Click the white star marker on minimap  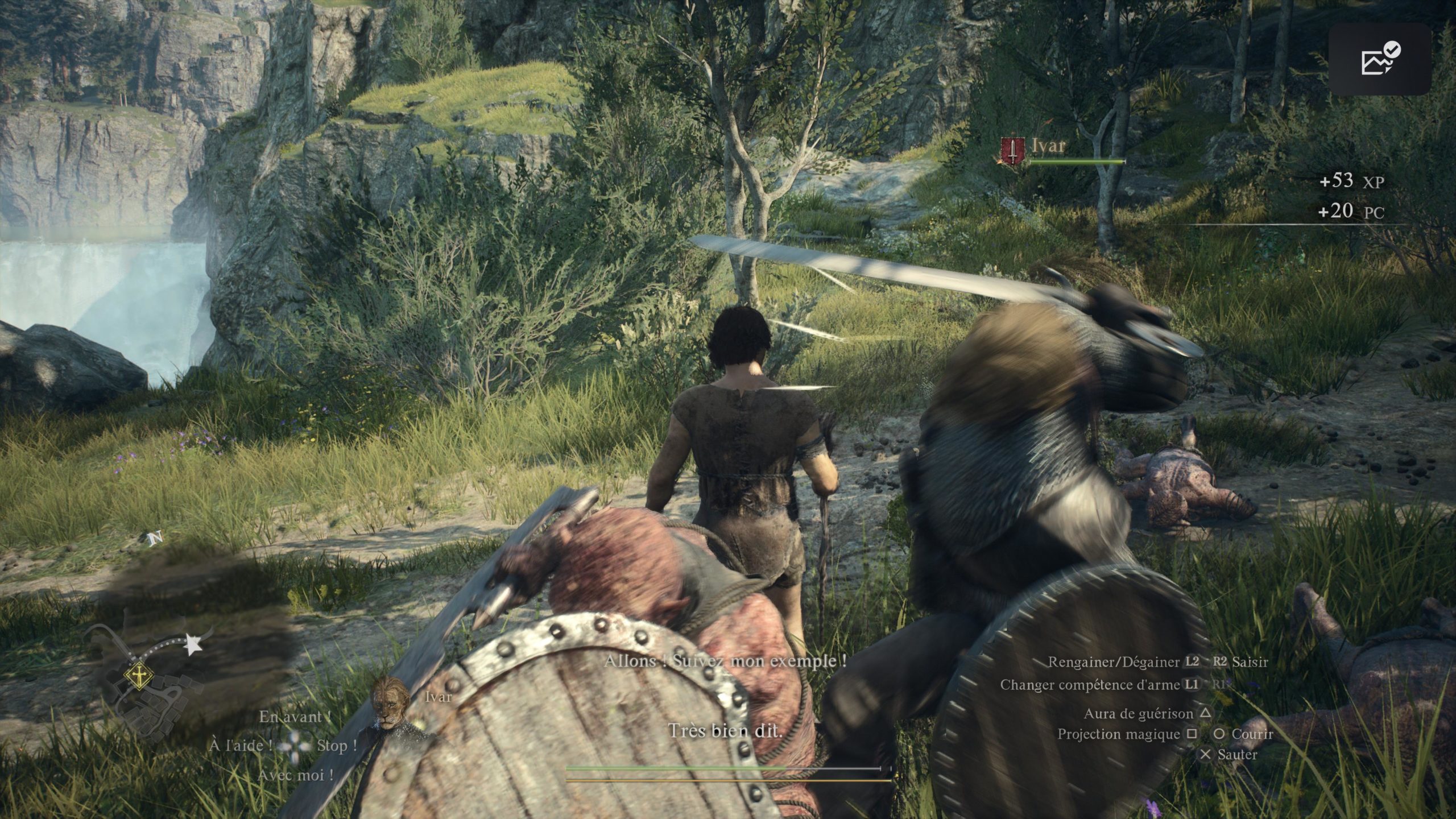coord(194,645)
